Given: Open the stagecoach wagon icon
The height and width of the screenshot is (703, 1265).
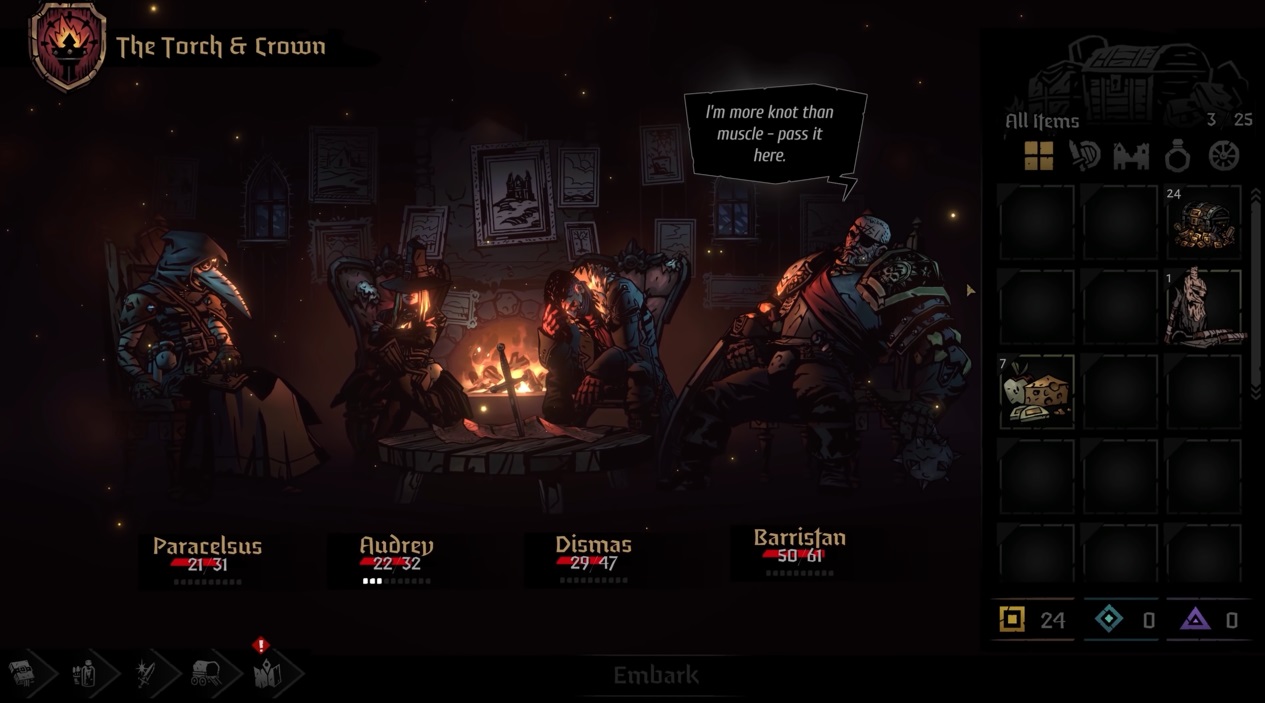Looking at the screenshot, I should [205, 675].
